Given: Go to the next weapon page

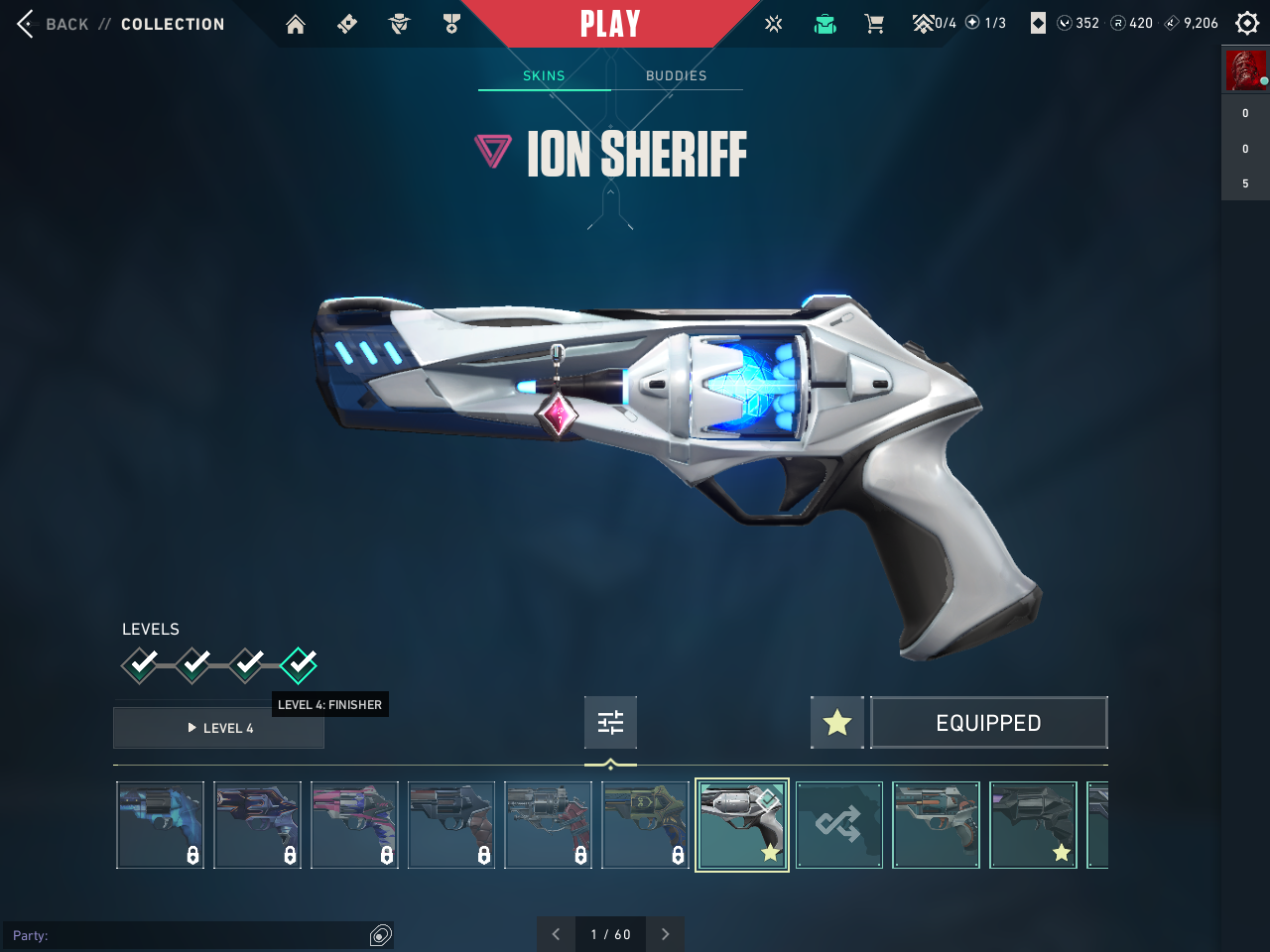Looking at the screenshot, I should point(665,934).
